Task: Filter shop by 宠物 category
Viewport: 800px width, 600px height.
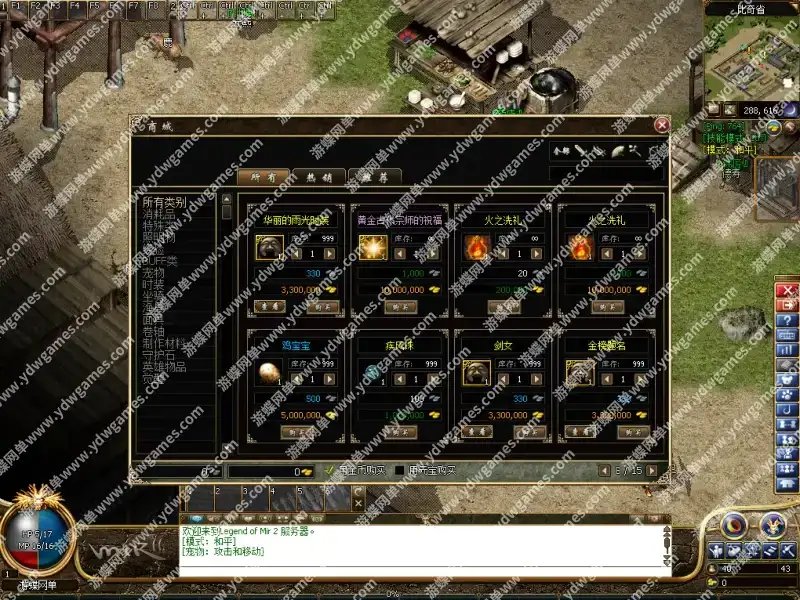Action: 153,272
